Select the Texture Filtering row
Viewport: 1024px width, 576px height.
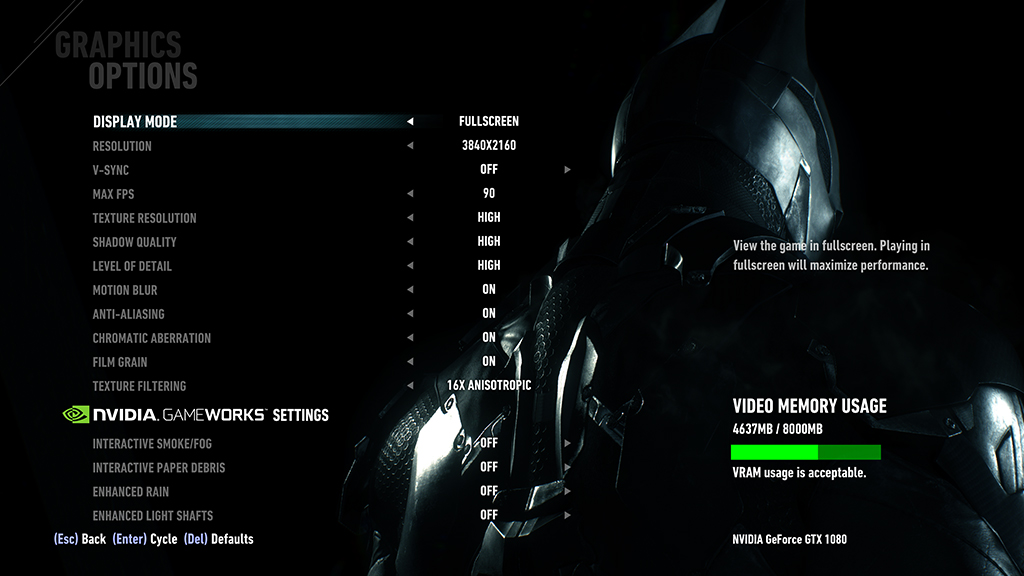coord(139,386)
